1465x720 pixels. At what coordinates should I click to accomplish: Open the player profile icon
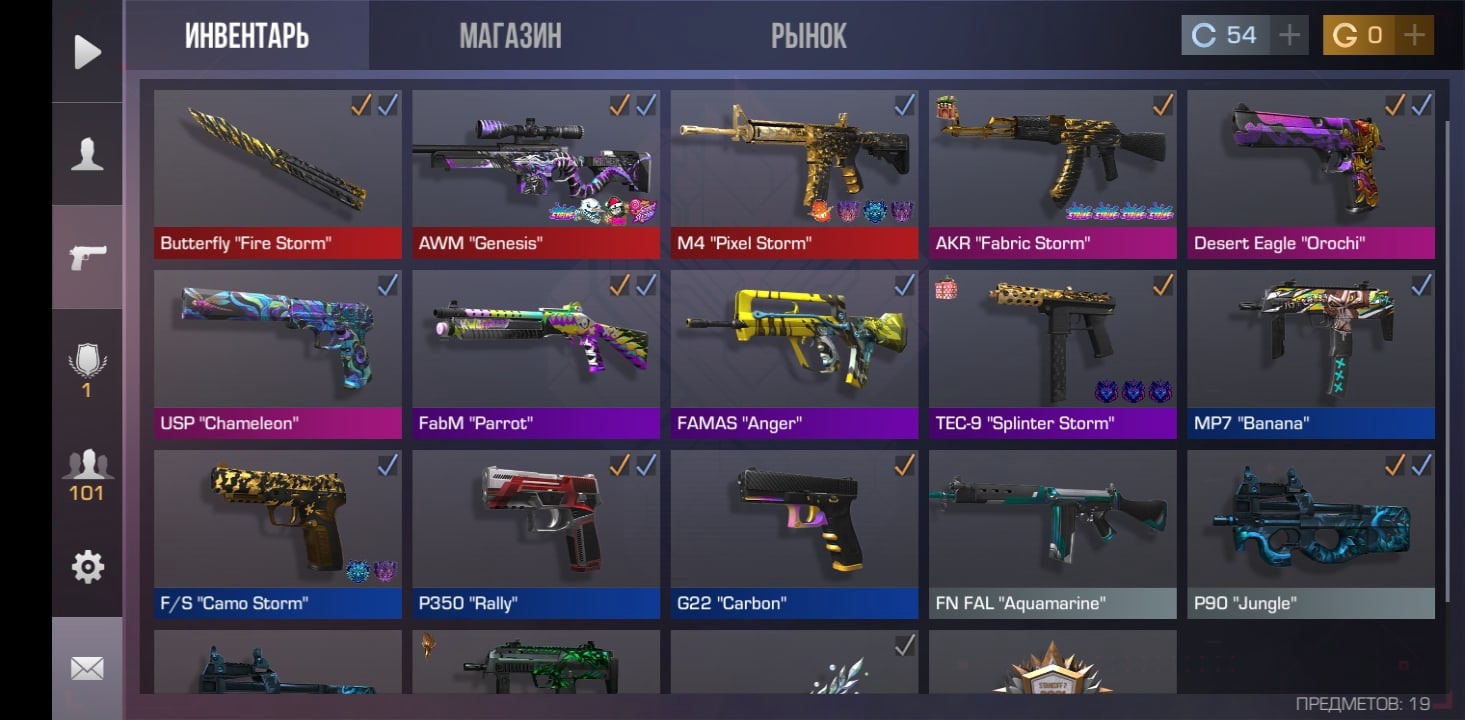coord(87,155)
